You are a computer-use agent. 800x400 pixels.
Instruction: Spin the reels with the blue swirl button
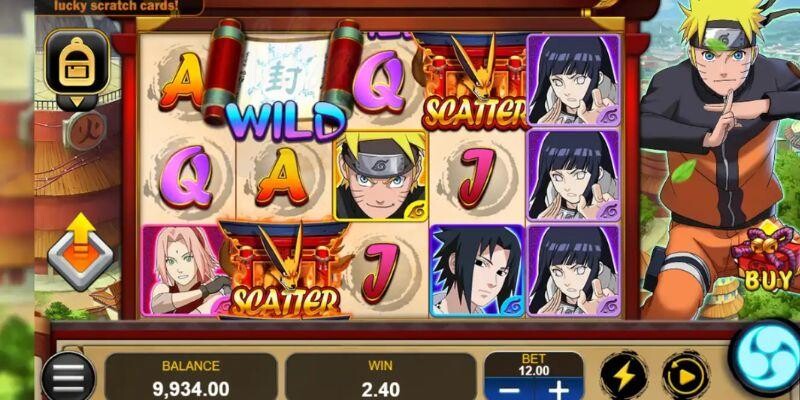pos(768,358)
